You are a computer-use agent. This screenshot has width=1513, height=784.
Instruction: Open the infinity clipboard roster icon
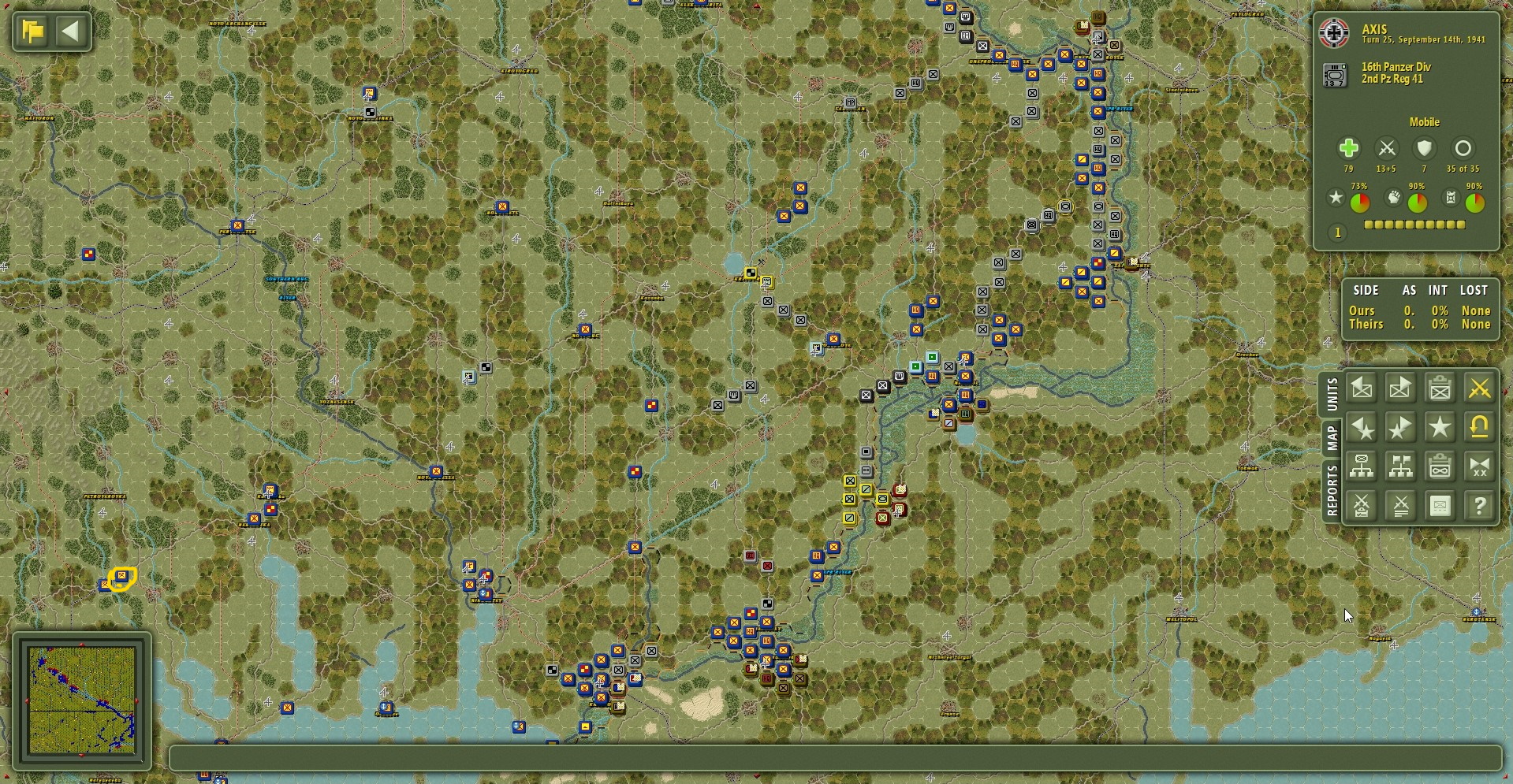point(1440,466)
